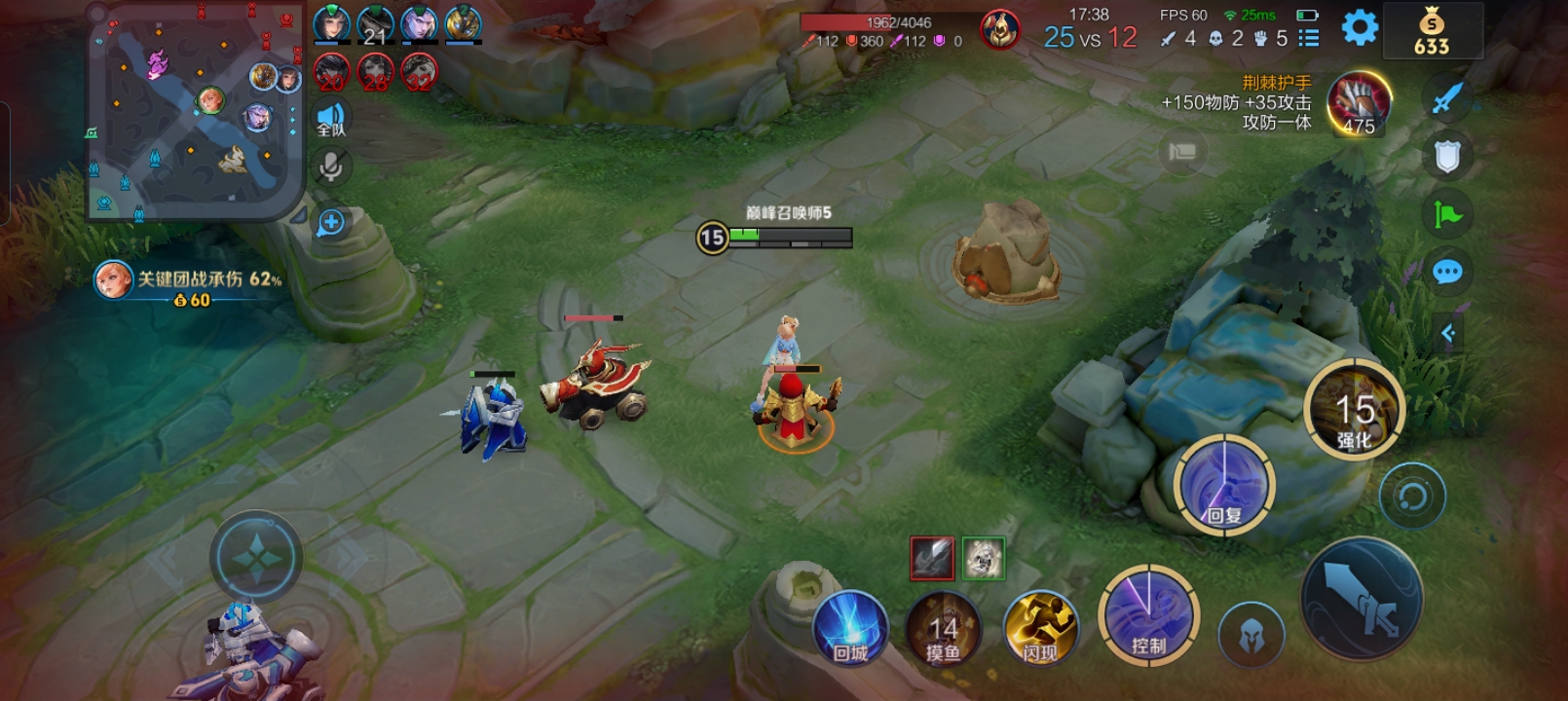Tap the minimap
Viewport: 1568px width, 701px height.
click(x=195, y=110)
